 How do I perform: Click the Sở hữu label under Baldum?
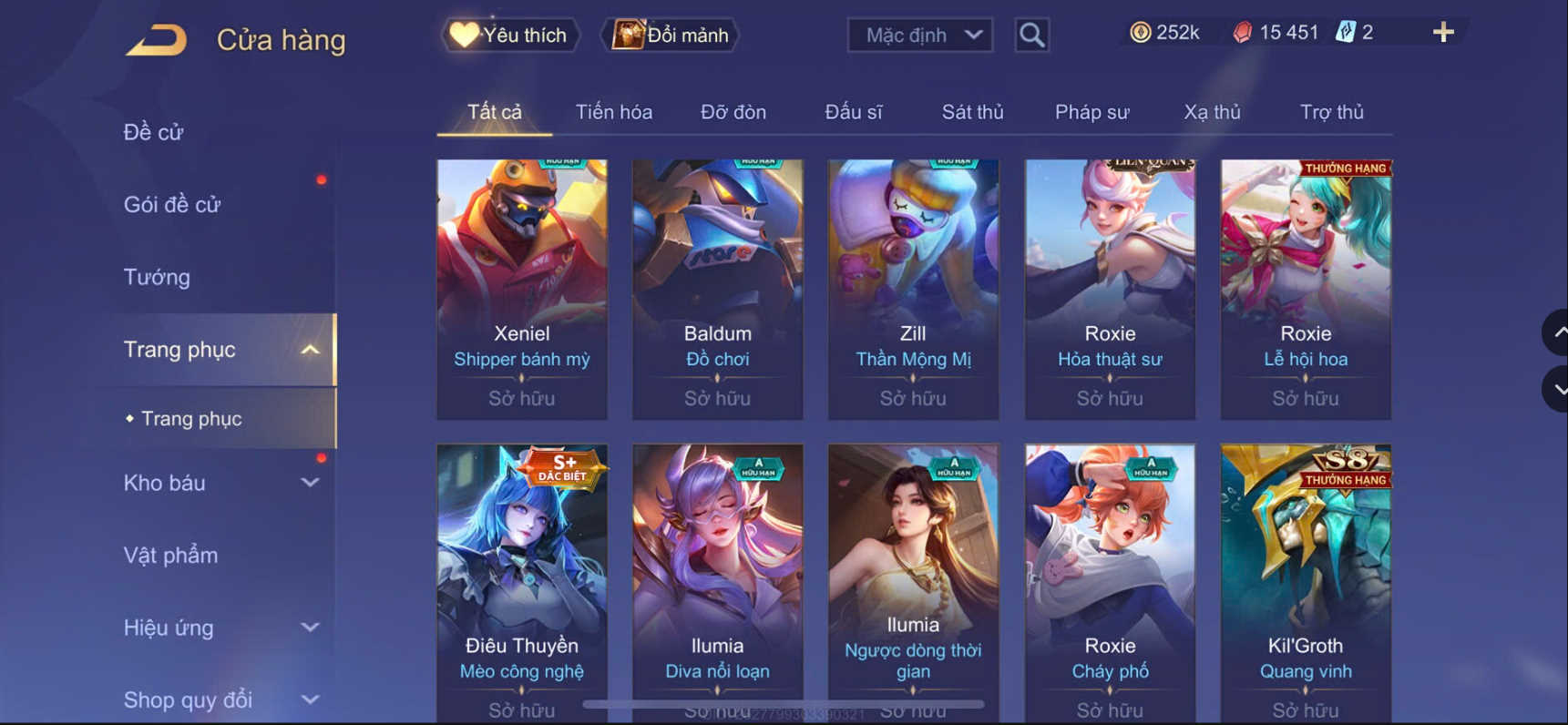[717, 398]
